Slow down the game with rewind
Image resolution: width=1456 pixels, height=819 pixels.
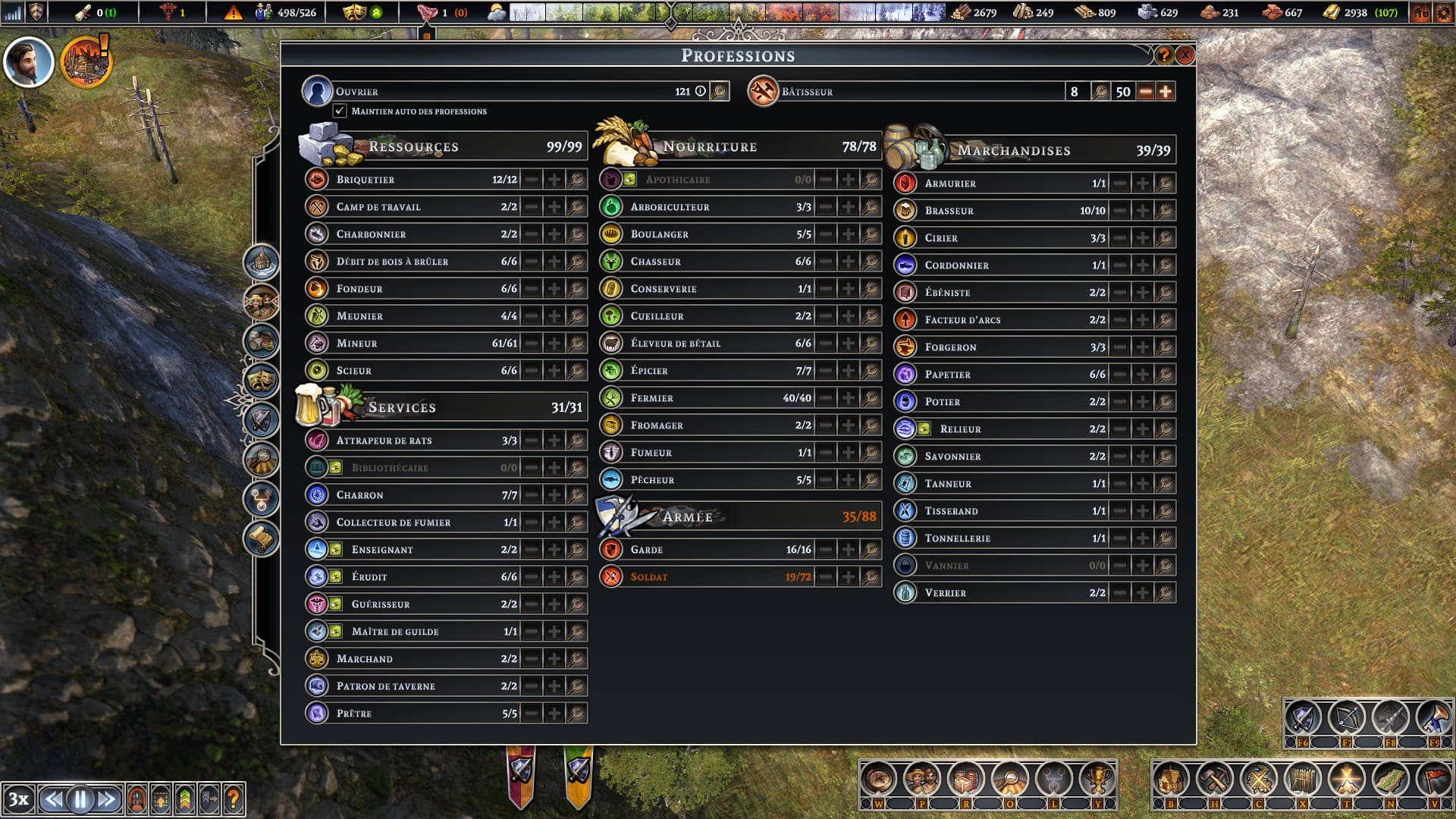[x=52, y=799]
